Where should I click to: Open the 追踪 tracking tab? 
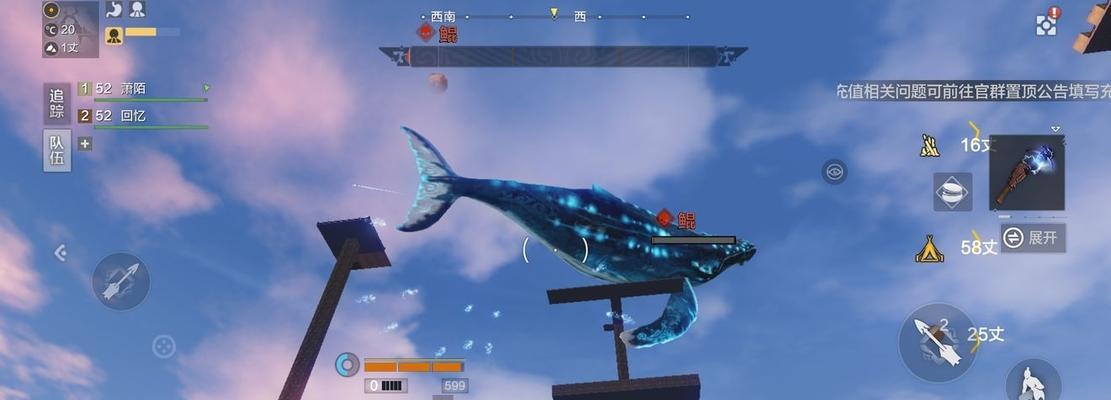[57, 103]
